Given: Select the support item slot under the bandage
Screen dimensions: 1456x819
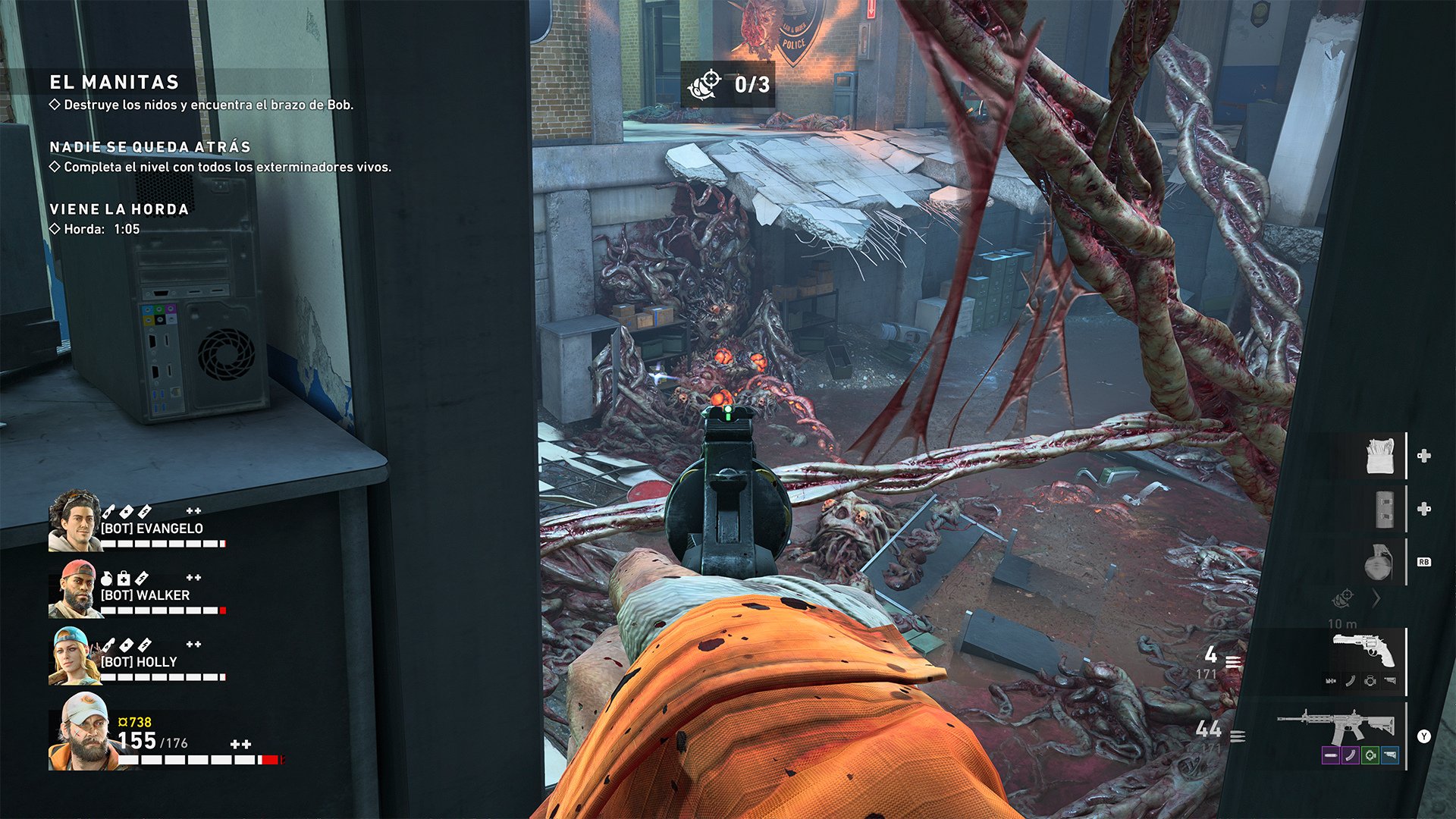Looking at the screenshot, I should tap(1385, 509).
